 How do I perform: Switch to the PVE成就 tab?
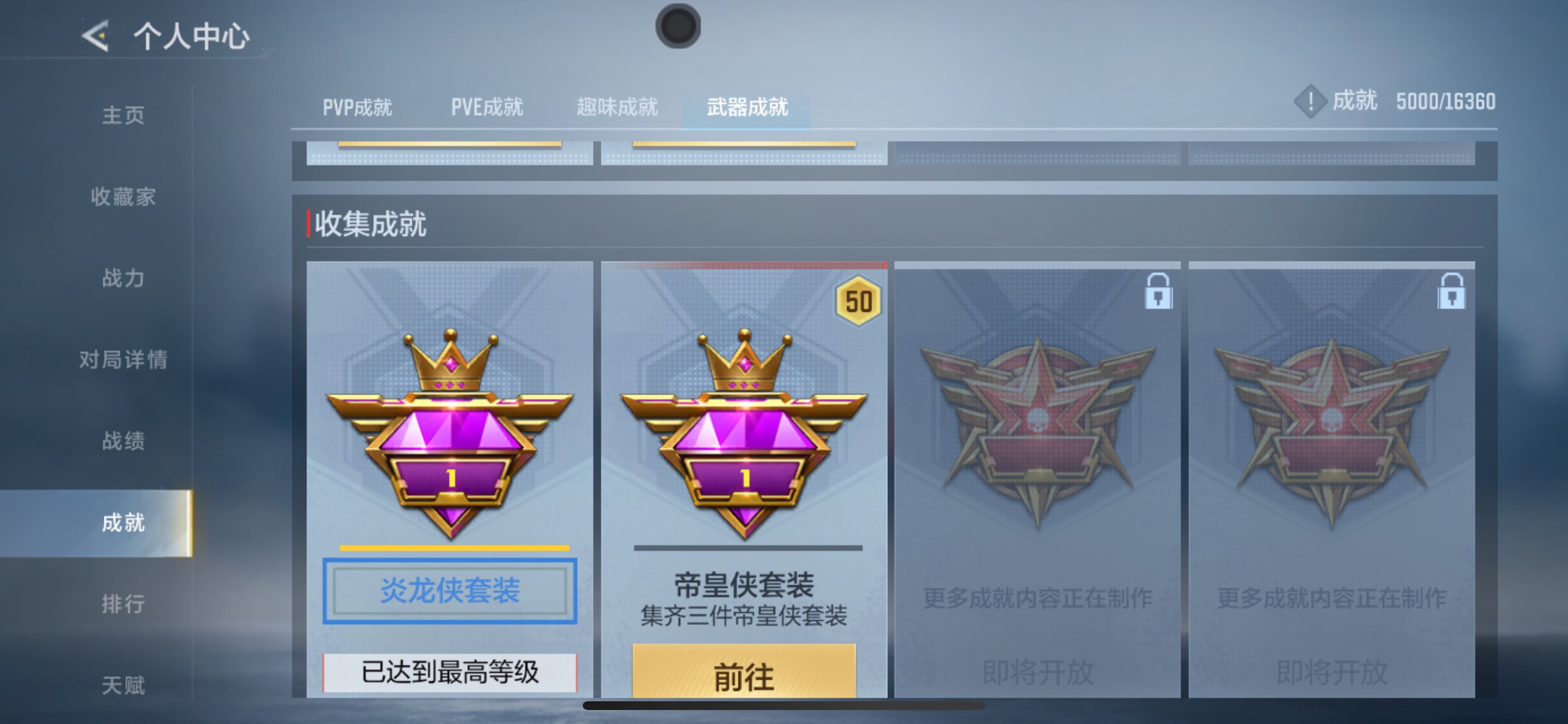pos(486,107)
